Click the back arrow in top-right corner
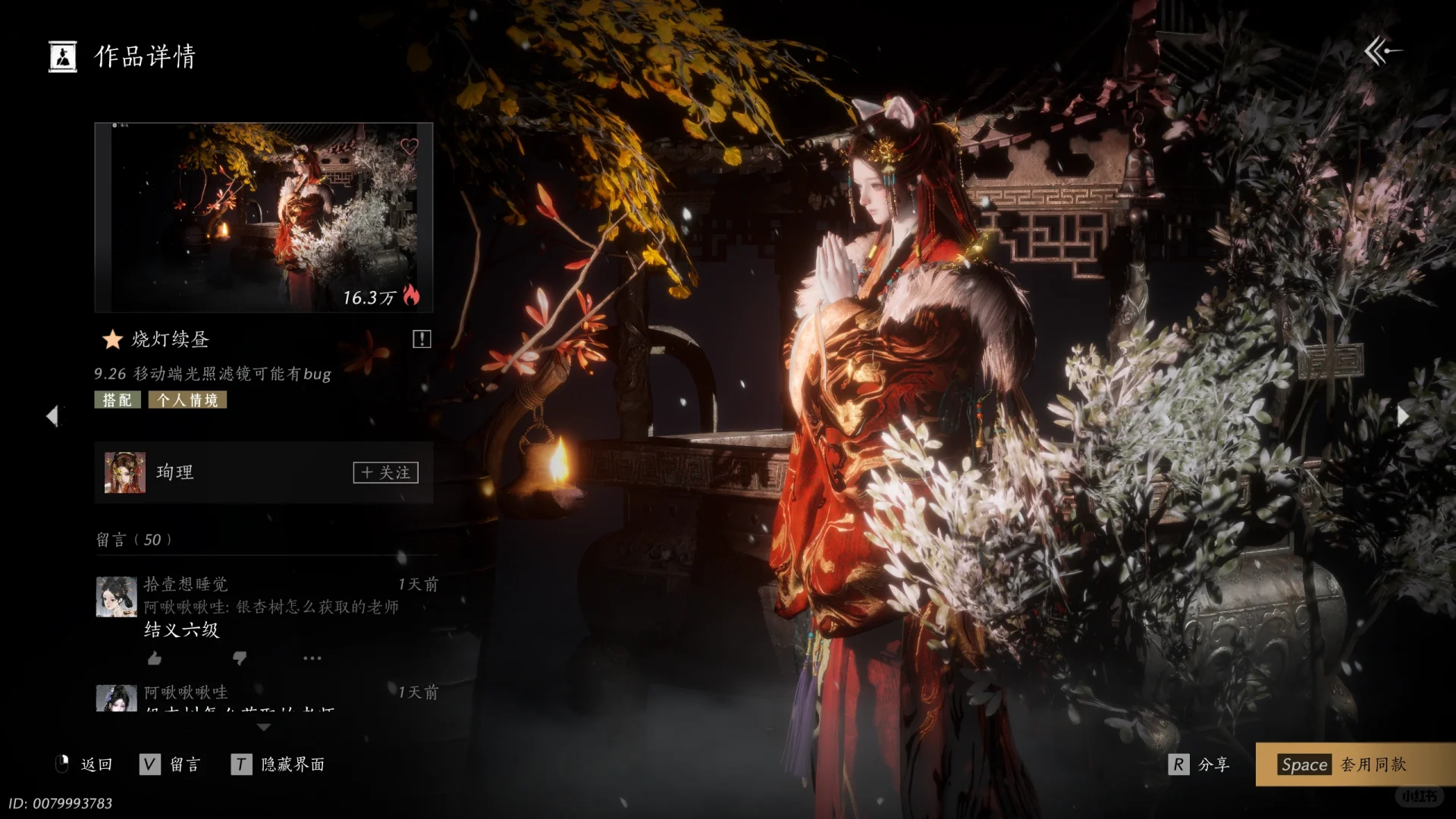1456x819 pixels. coord(1382,52)
